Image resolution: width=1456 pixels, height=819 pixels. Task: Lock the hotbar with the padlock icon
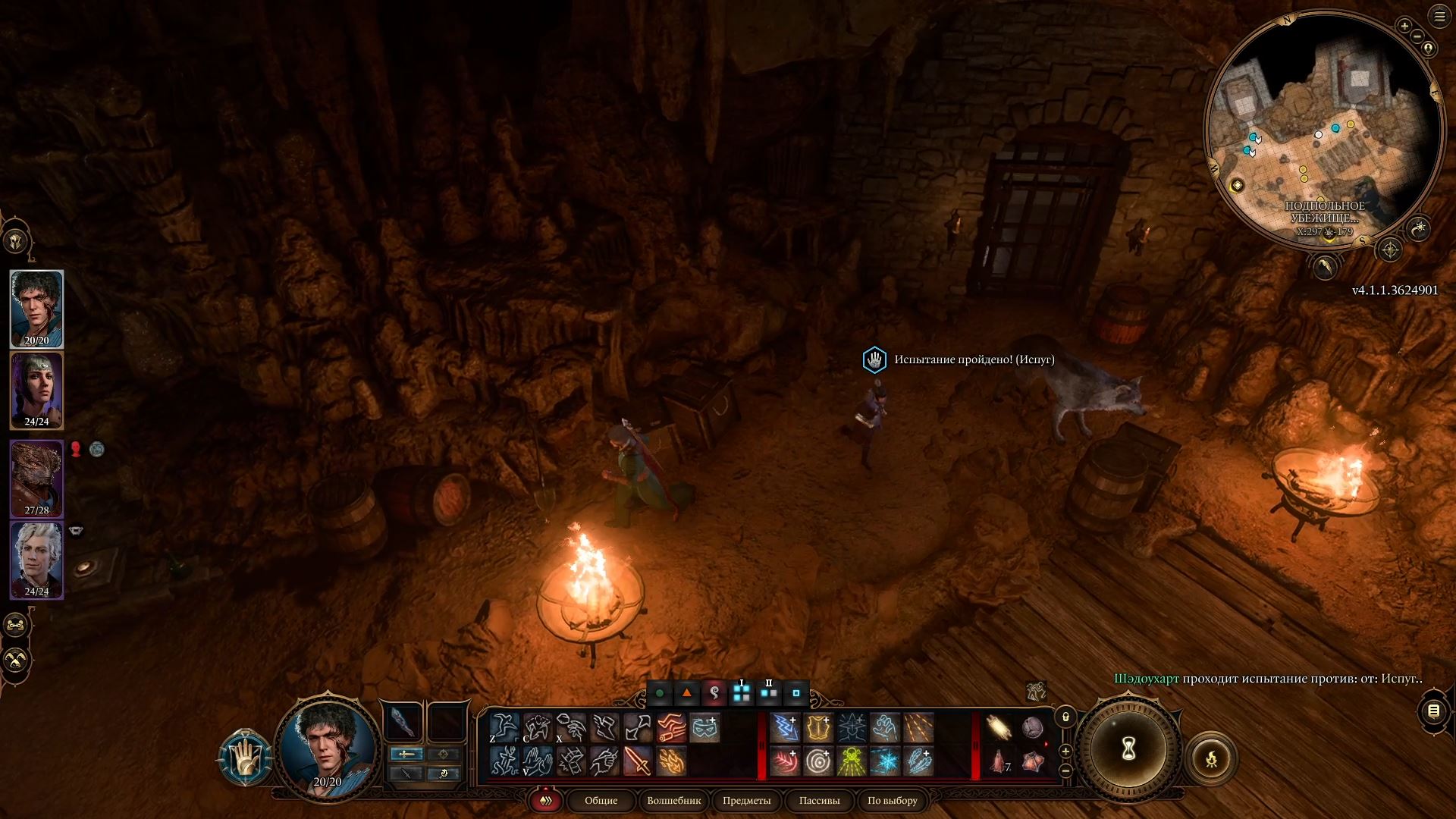(1065, 718)
